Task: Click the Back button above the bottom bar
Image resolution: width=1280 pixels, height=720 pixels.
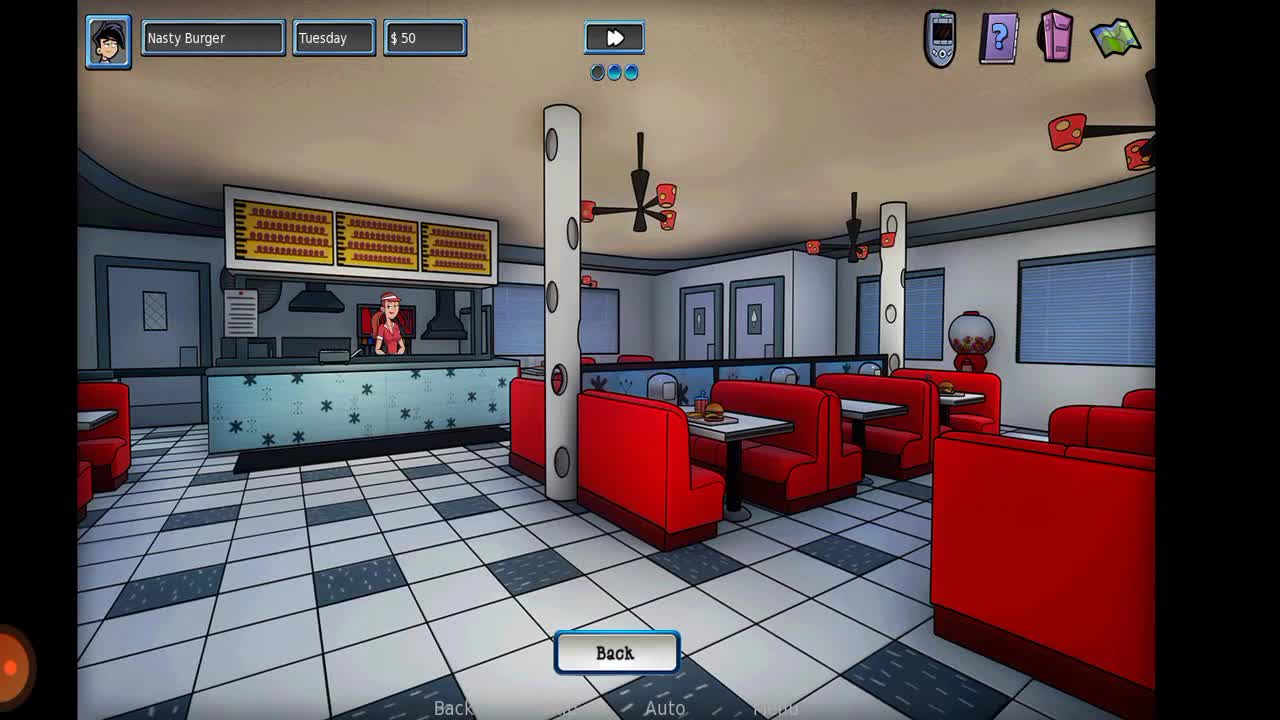Action: tap(616, 653)
